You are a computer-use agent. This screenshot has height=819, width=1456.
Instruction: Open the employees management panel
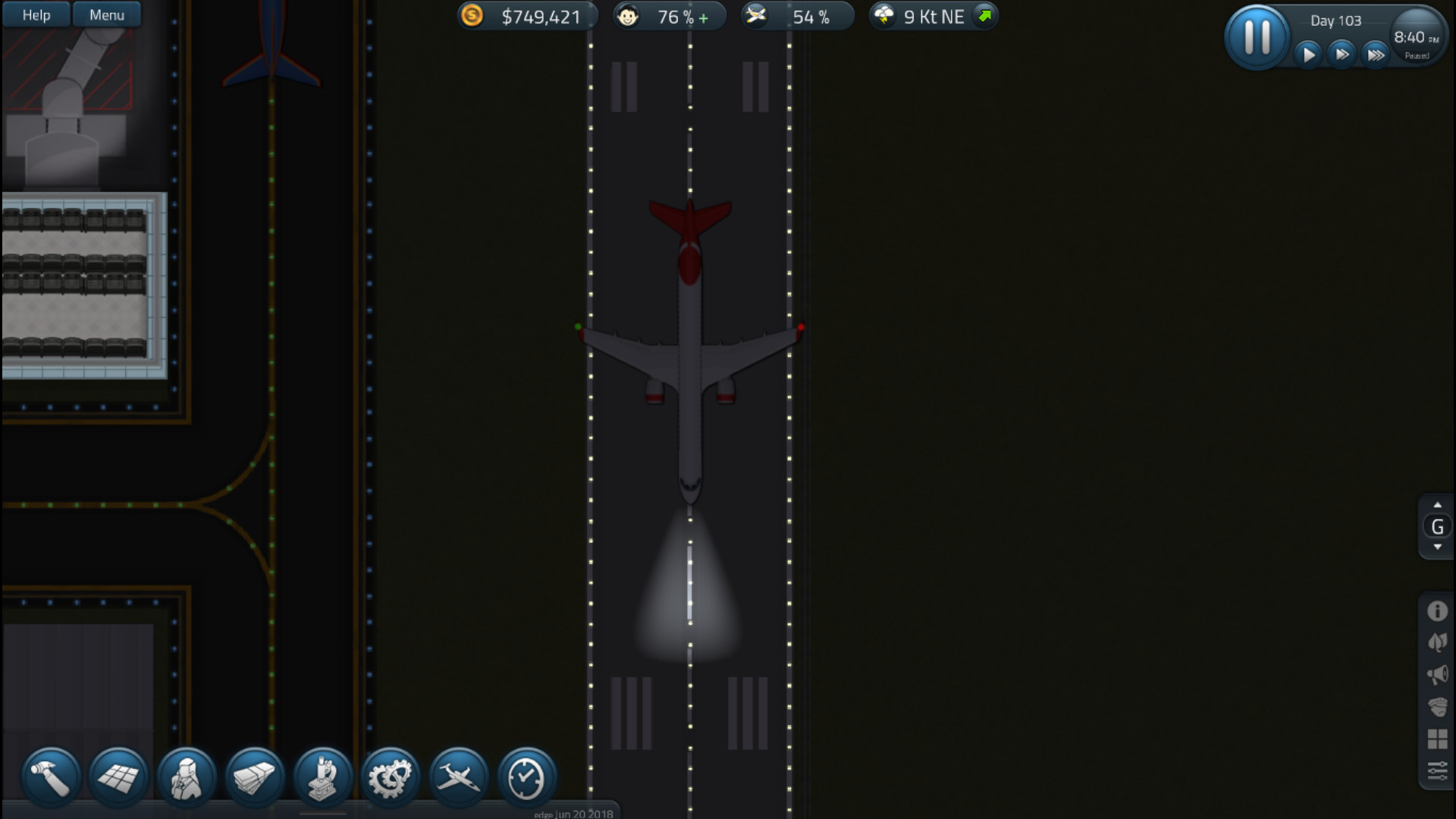pos(186,776)
